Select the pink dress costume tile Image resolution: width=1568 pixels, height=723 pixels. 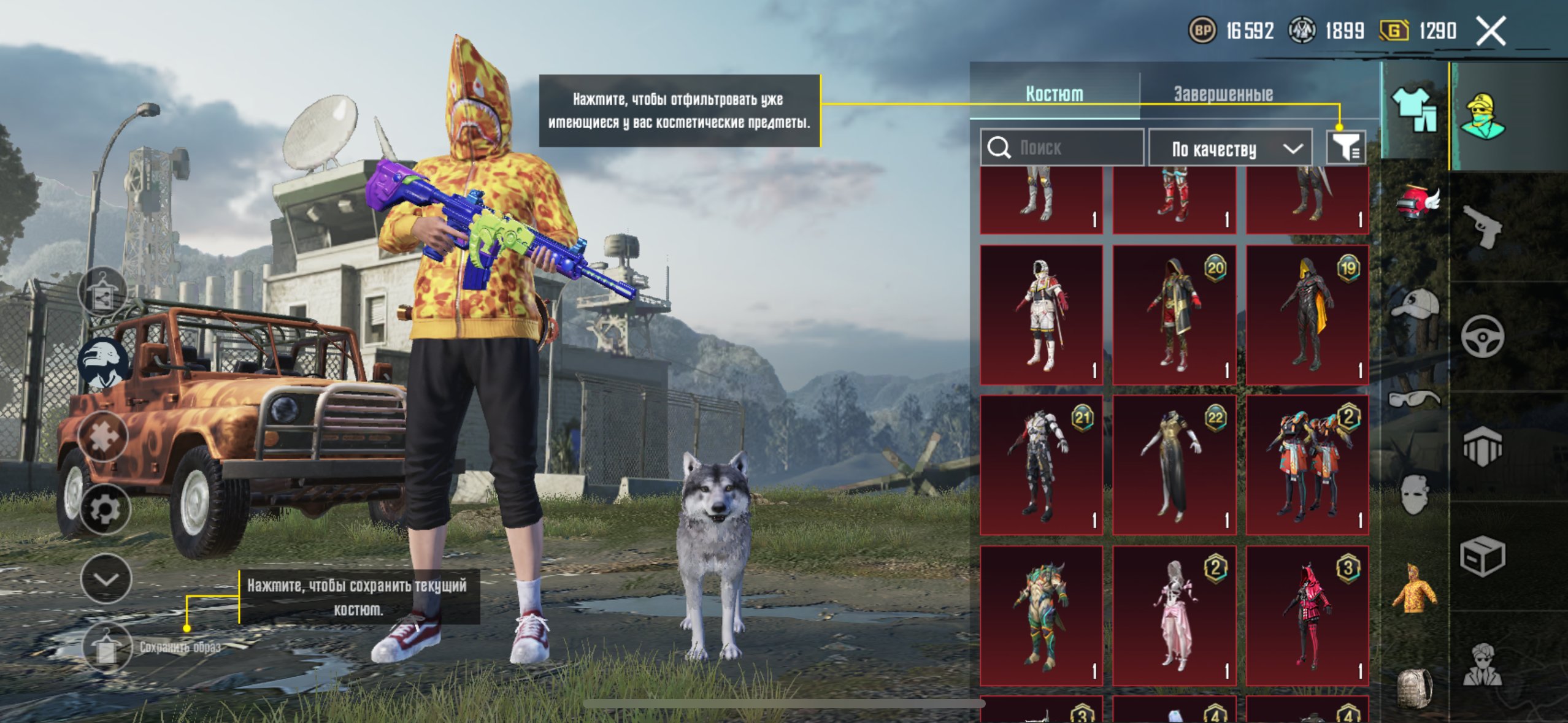1174,616
